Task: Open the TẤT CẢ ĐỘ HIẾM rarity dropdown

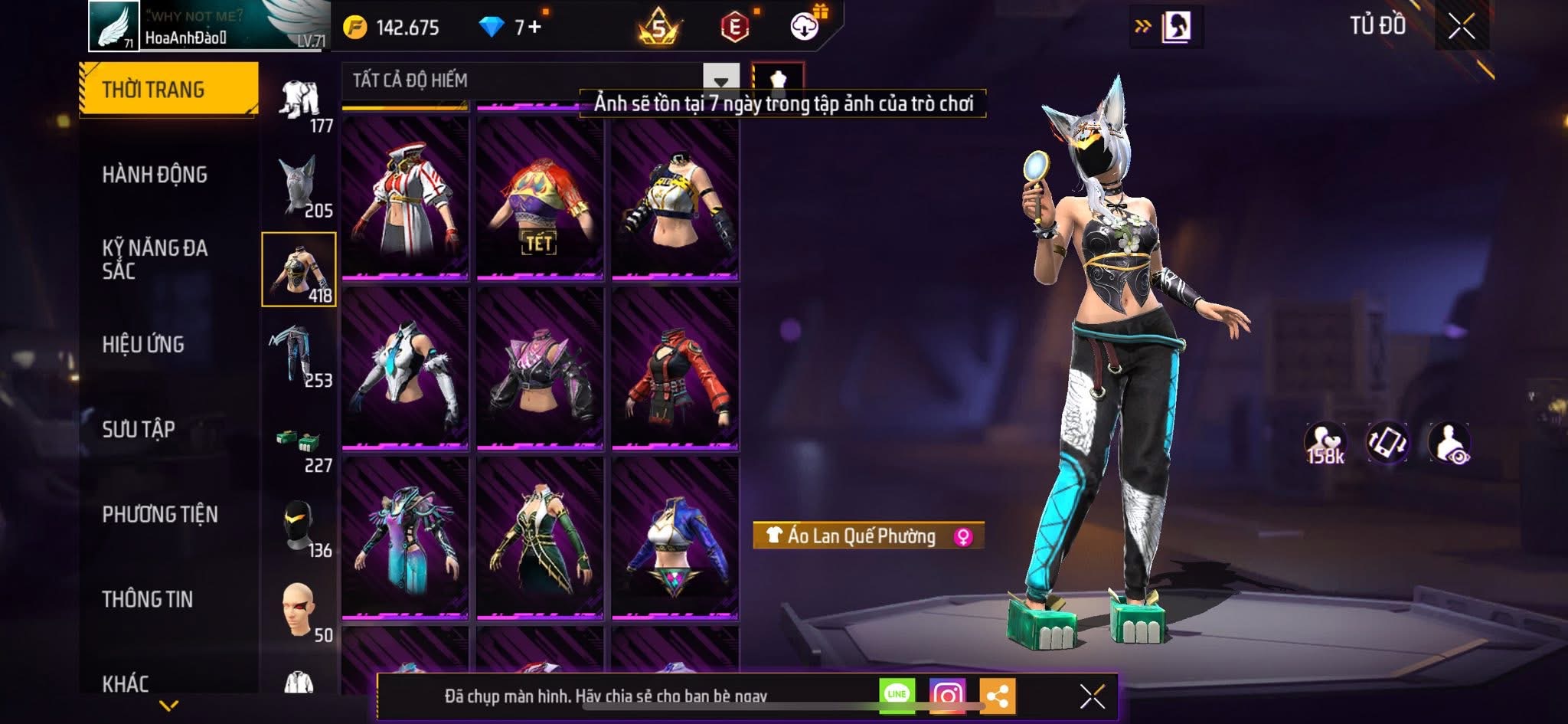Action: coord(720,80)
